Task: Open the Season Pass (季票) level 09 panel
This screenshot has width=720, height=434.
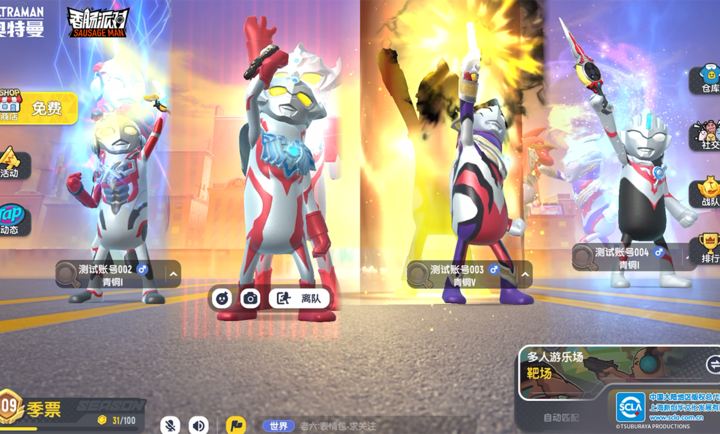Action: [40, 409]
